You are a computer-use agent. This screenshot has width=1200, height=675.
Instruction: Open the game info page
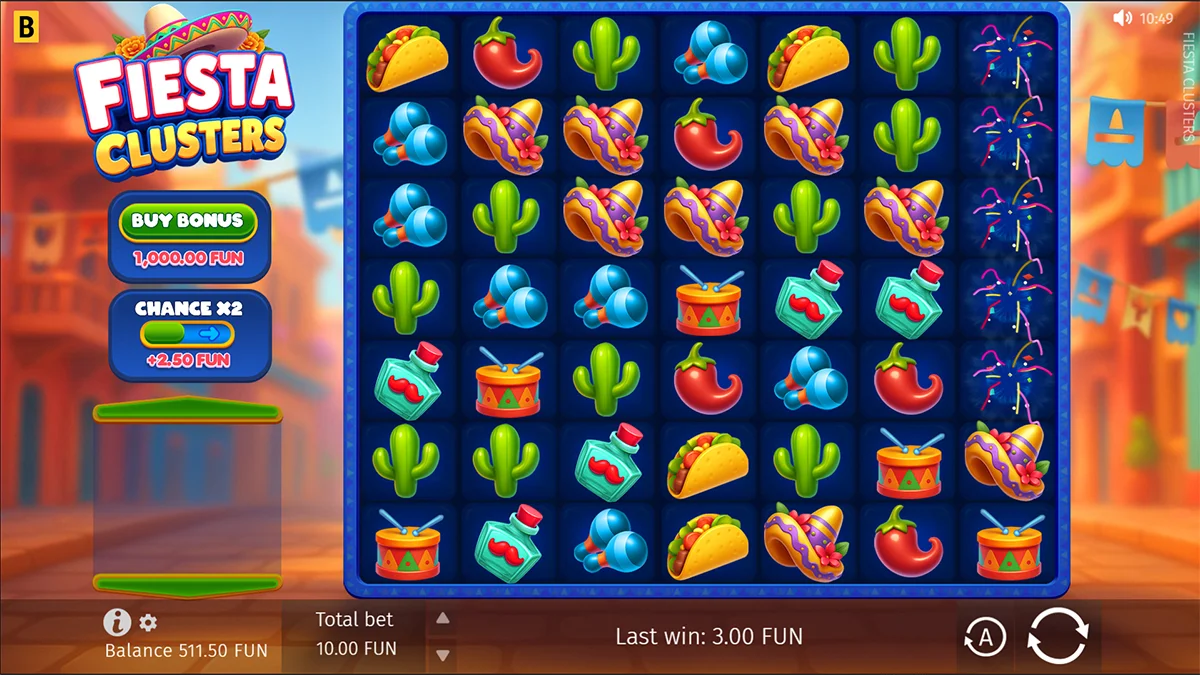[117, 623]
